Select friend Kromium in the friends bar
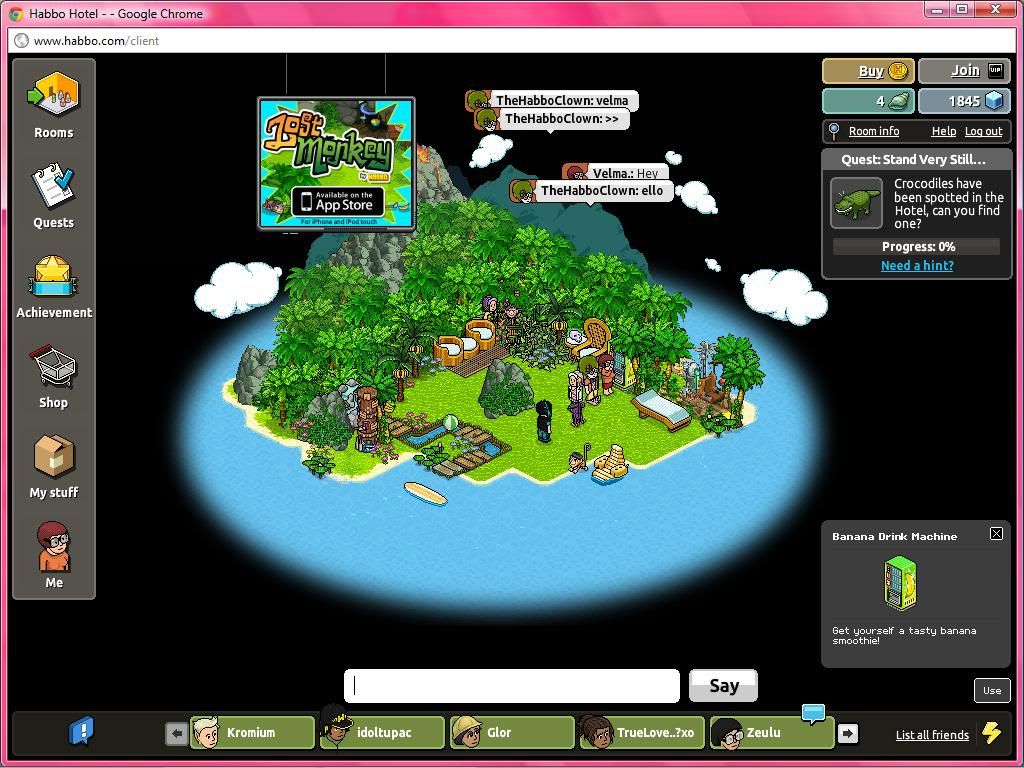This screenshot has height=768, width=1024. coord(252,733)
